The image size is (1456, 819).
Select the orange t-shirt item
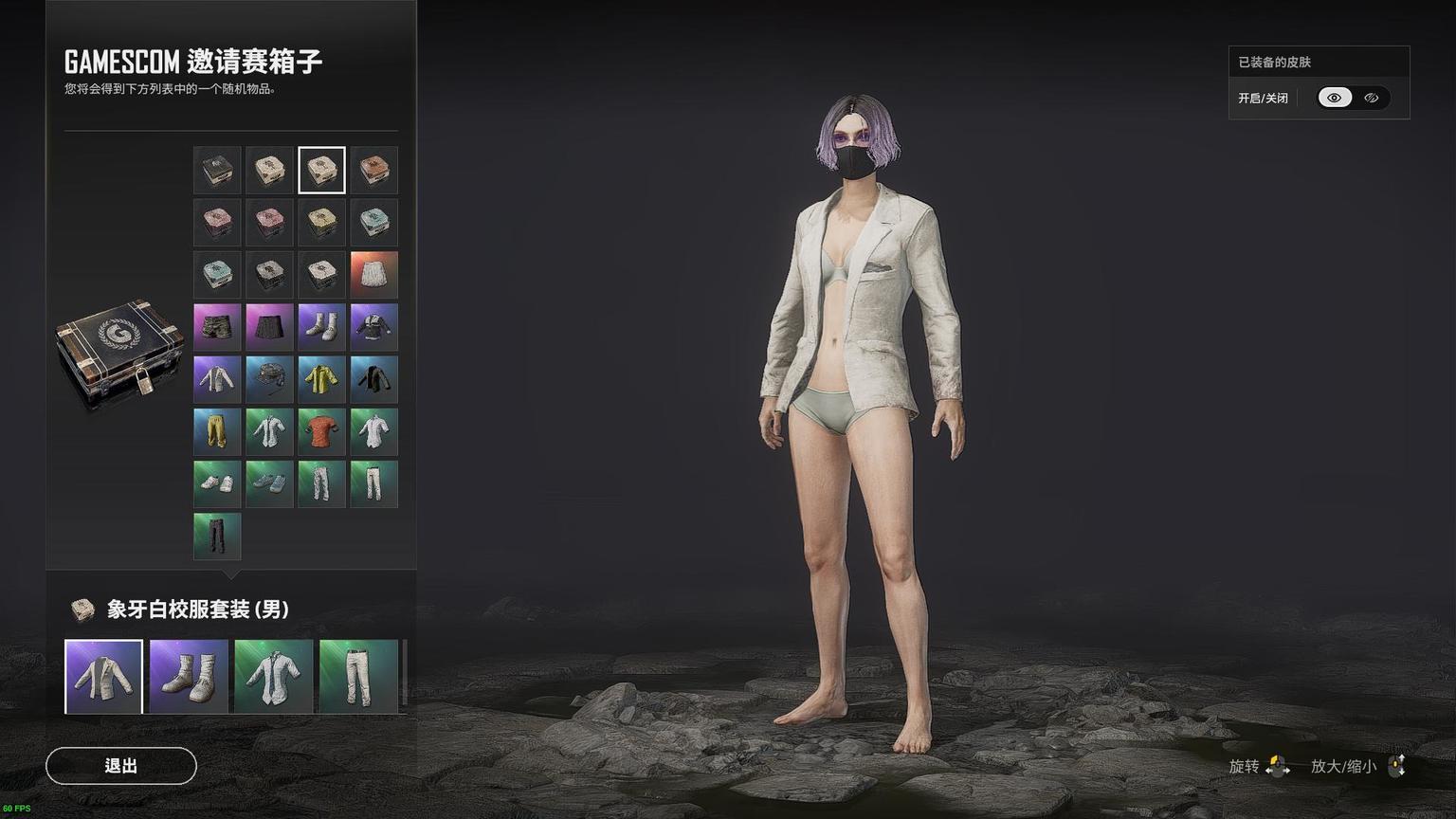321,431
